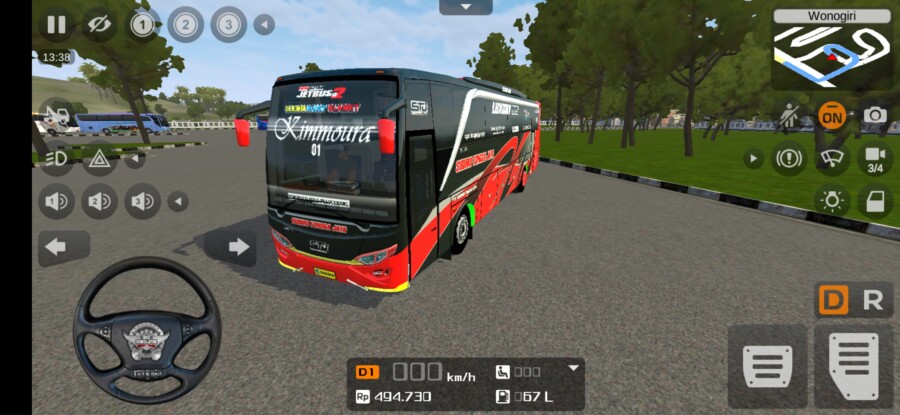Viewport: 900px width, 415px height.
Task: Shift into Reverse gear R
Action: [872, 300]
